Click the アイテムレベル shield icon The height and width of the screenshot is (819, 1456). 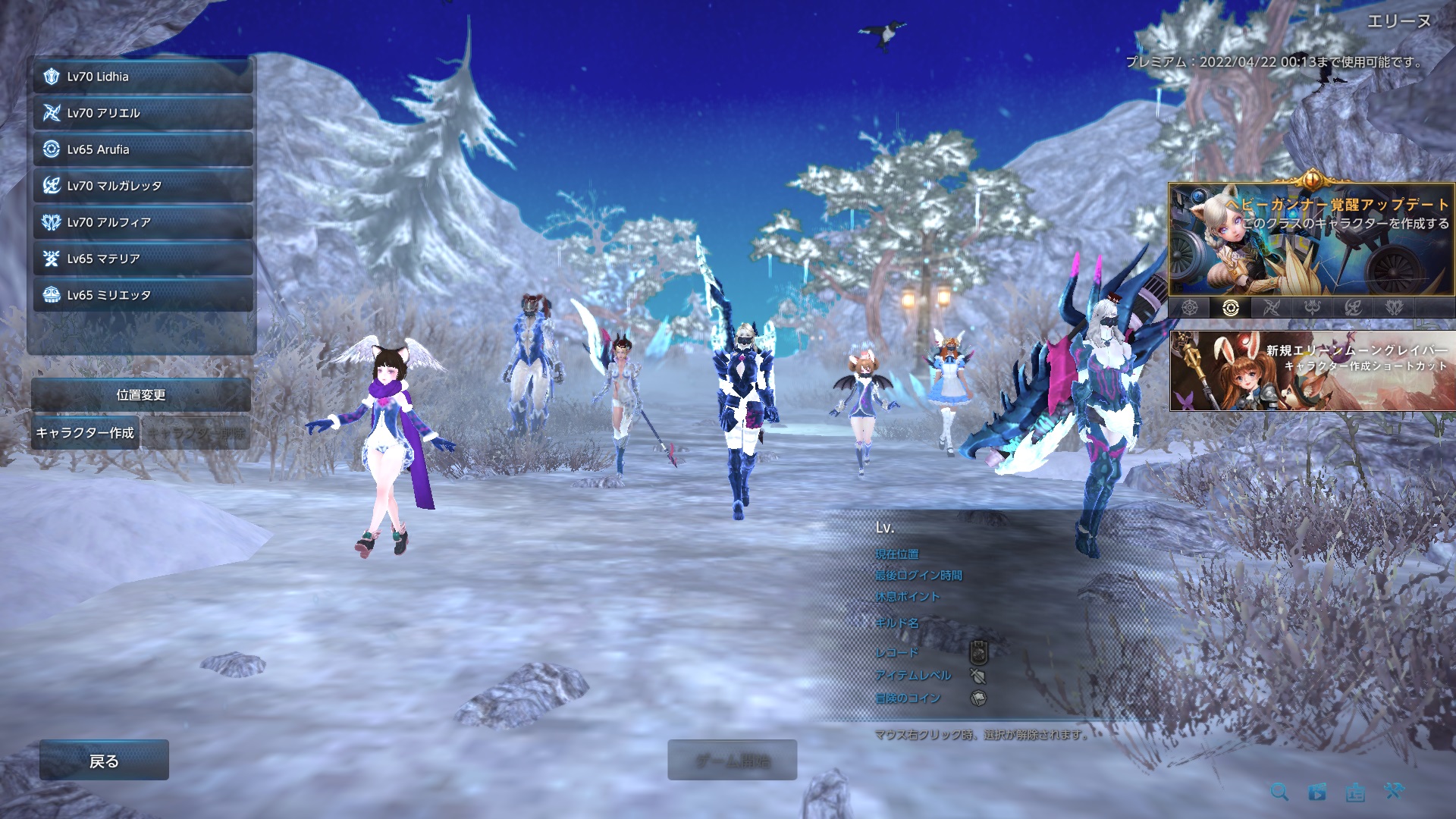coord(977,674)
